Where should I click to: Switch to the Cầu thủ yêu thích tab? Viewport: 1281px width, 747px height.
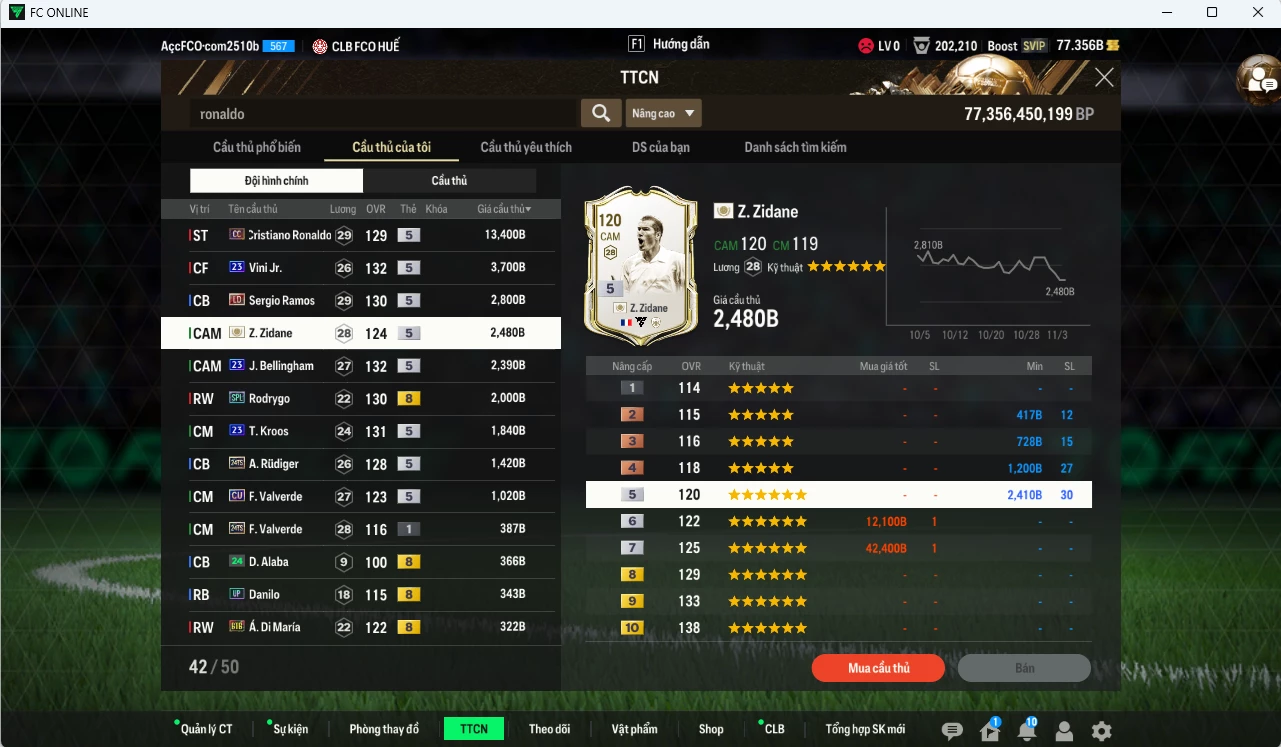click(524, 146)
